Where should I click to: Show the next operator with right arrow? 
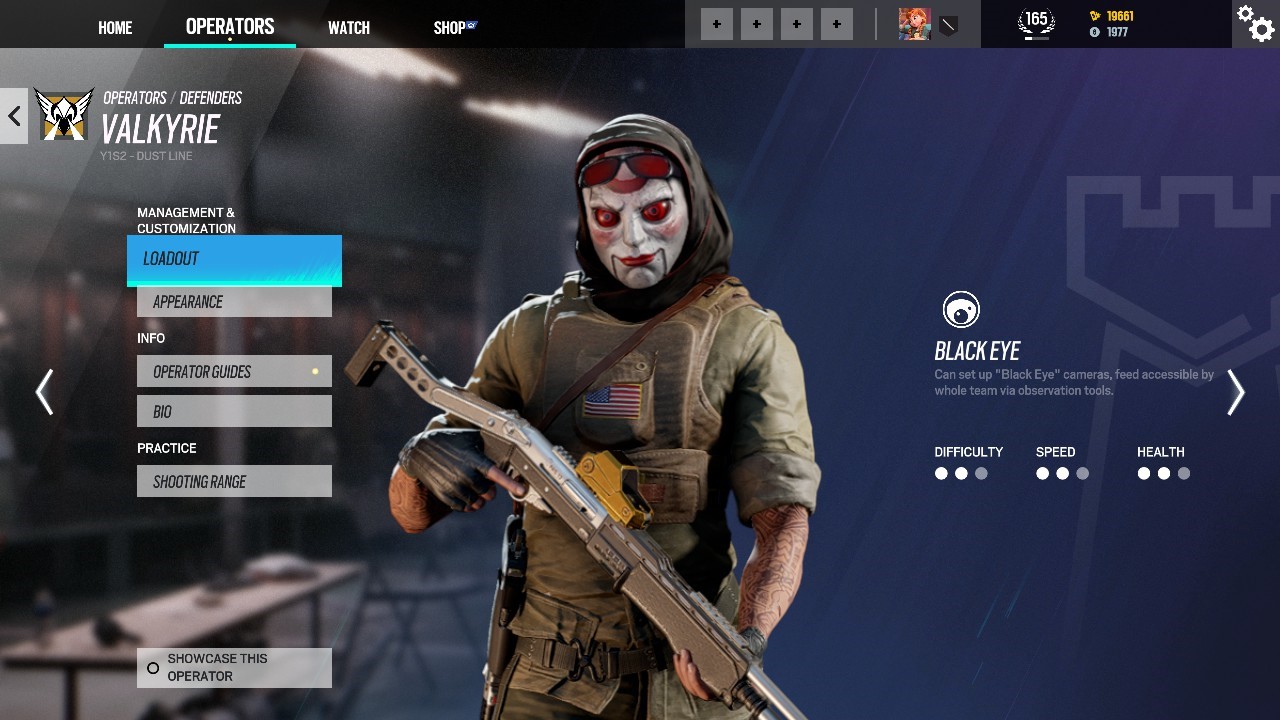pos(1236,392)
